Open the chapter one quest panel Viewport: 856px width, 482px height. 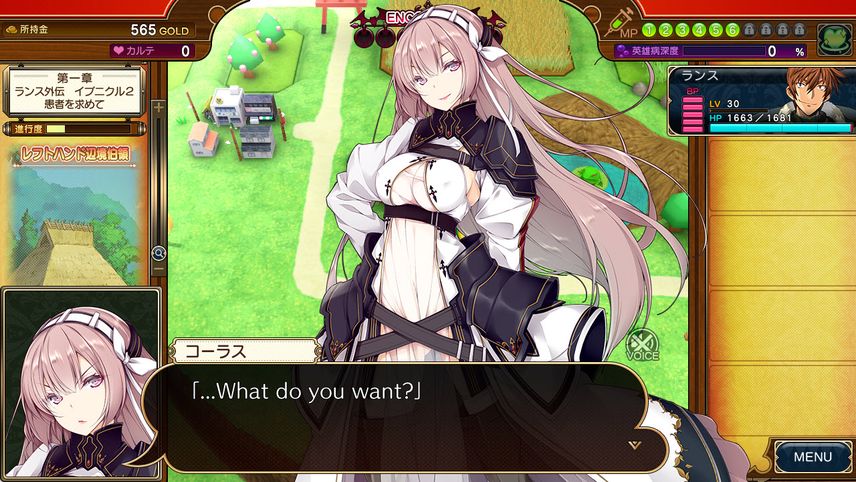click(x=74, y=91)
